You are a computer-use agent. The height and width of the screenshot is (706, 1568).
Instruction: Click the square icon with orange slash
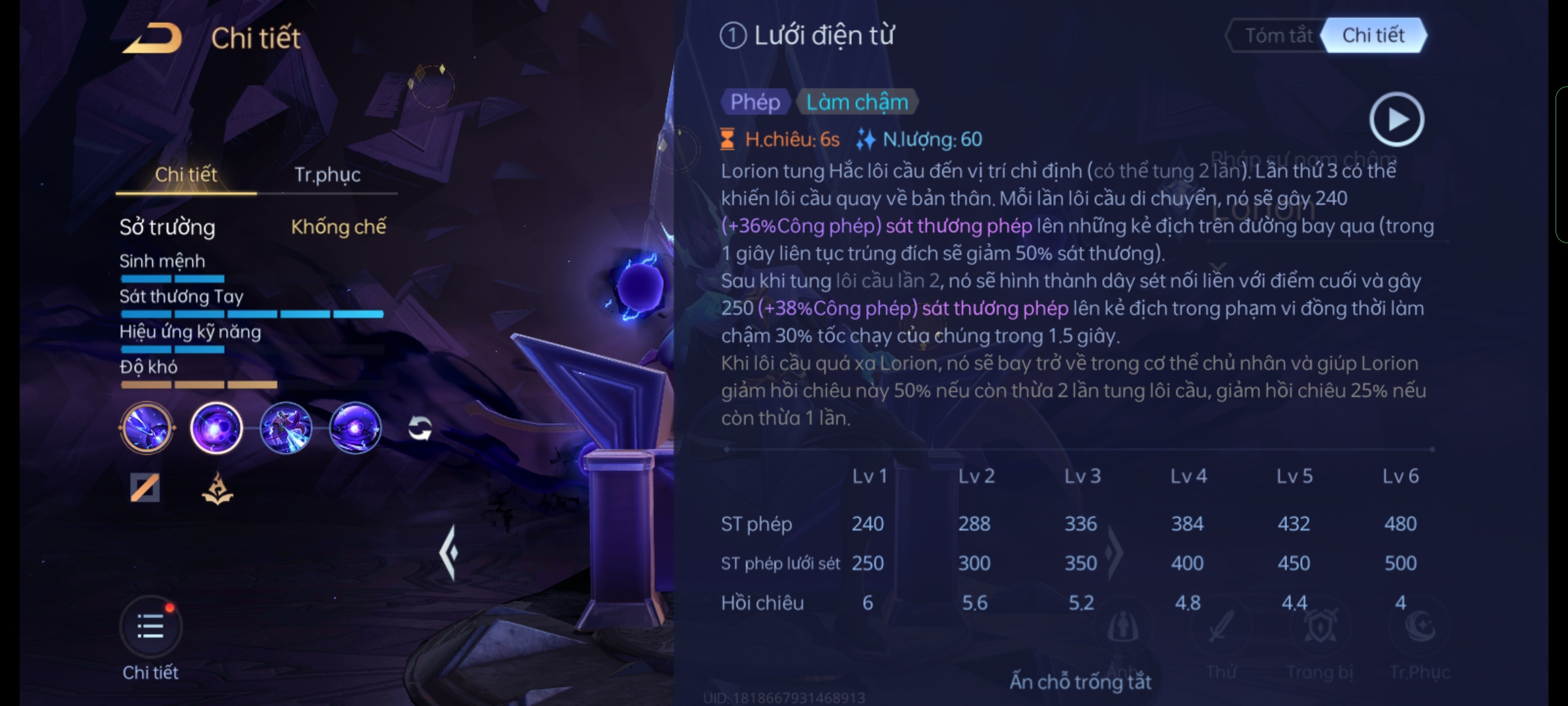click(145, 488)
